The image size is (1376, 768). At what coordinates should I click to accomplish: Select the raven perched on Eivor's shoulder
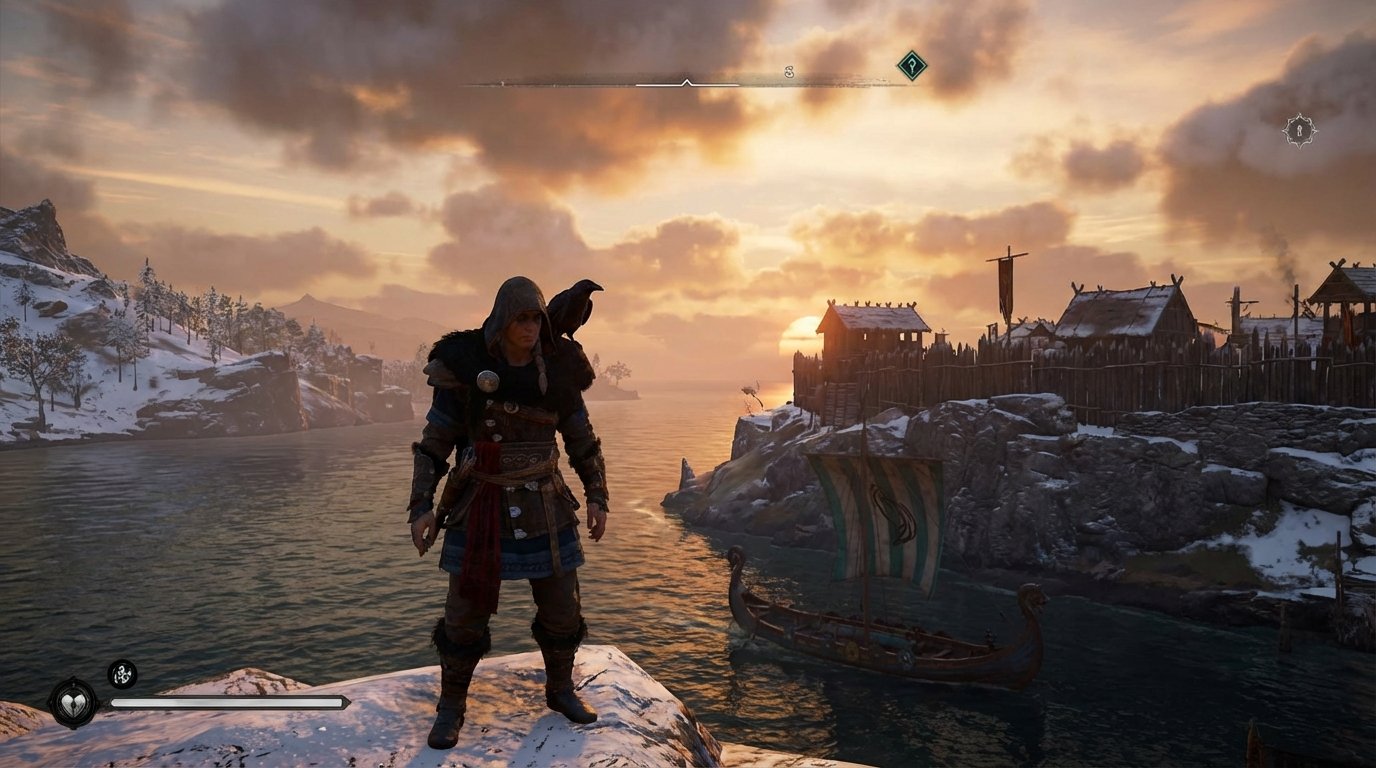click(x=578, y=307)
